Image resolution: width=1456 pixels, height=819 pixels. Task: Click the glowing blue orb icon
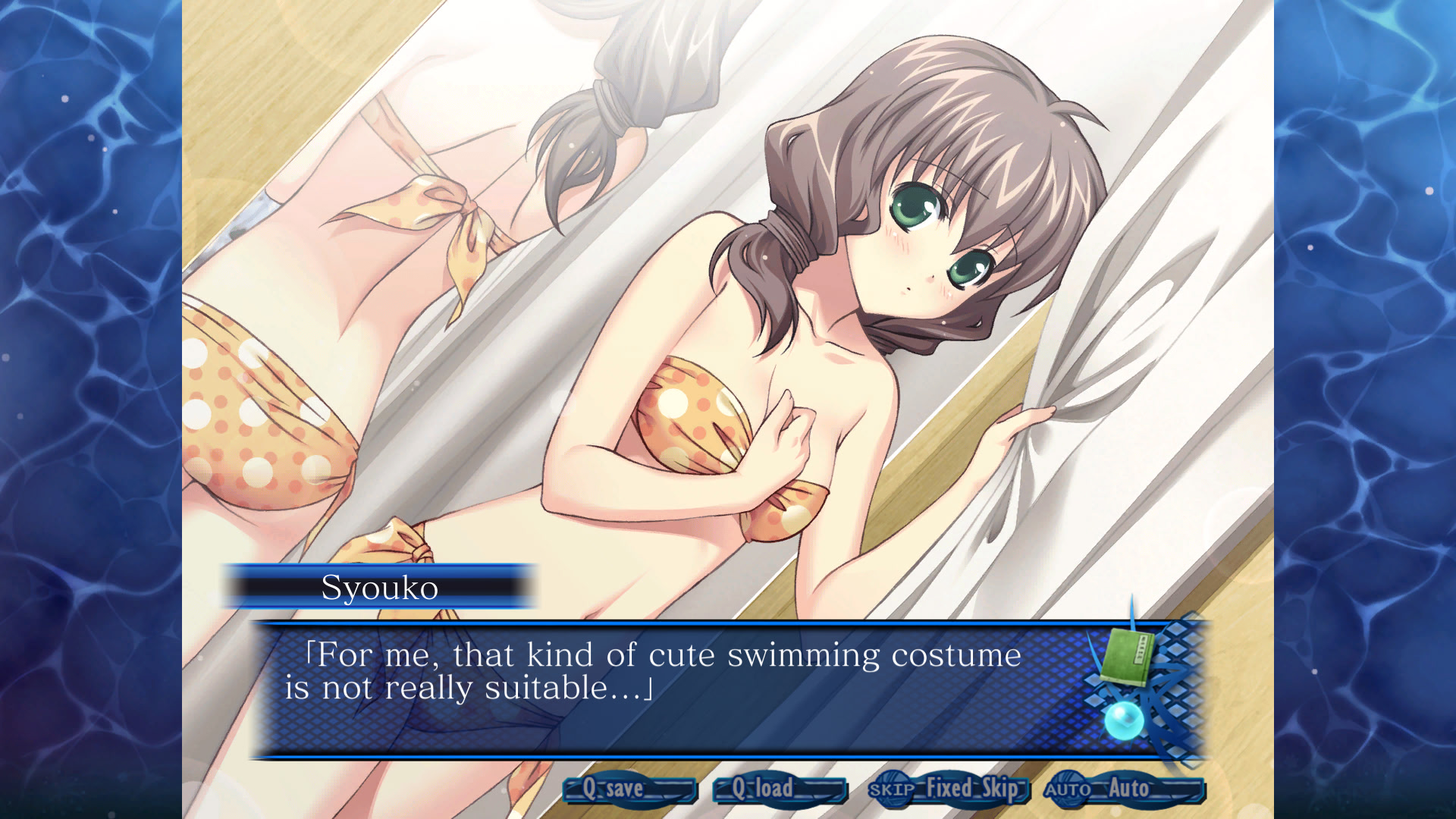tap(1123, 719)
